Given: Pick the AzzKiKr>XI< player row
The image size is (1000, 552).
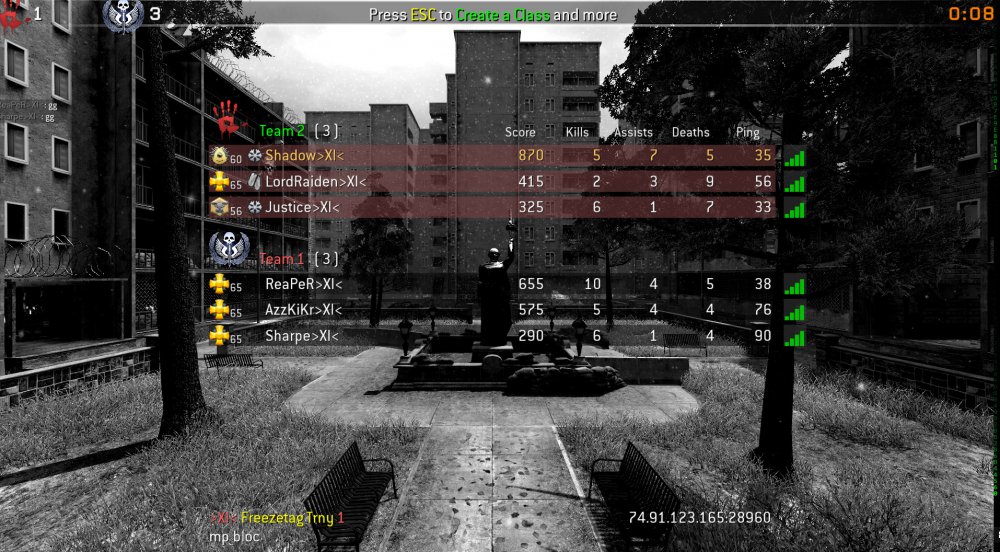Looking at the screenshot, I should tap(303, 310).
